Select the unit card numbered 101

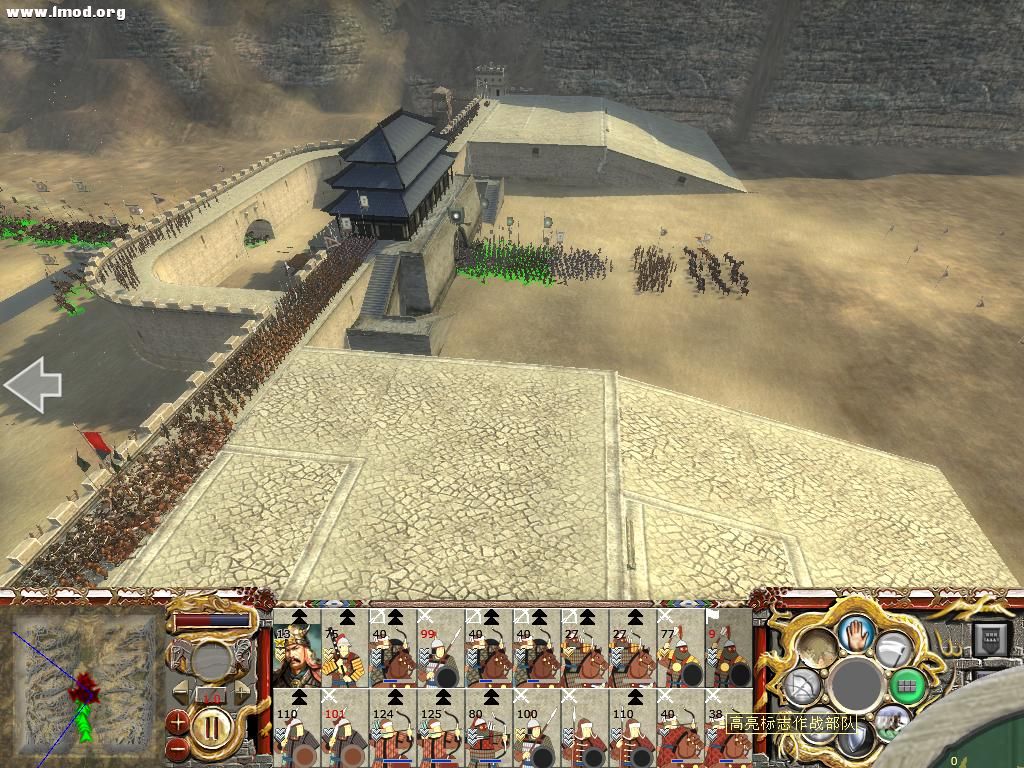pyautogui.click(x=344, y=727)
